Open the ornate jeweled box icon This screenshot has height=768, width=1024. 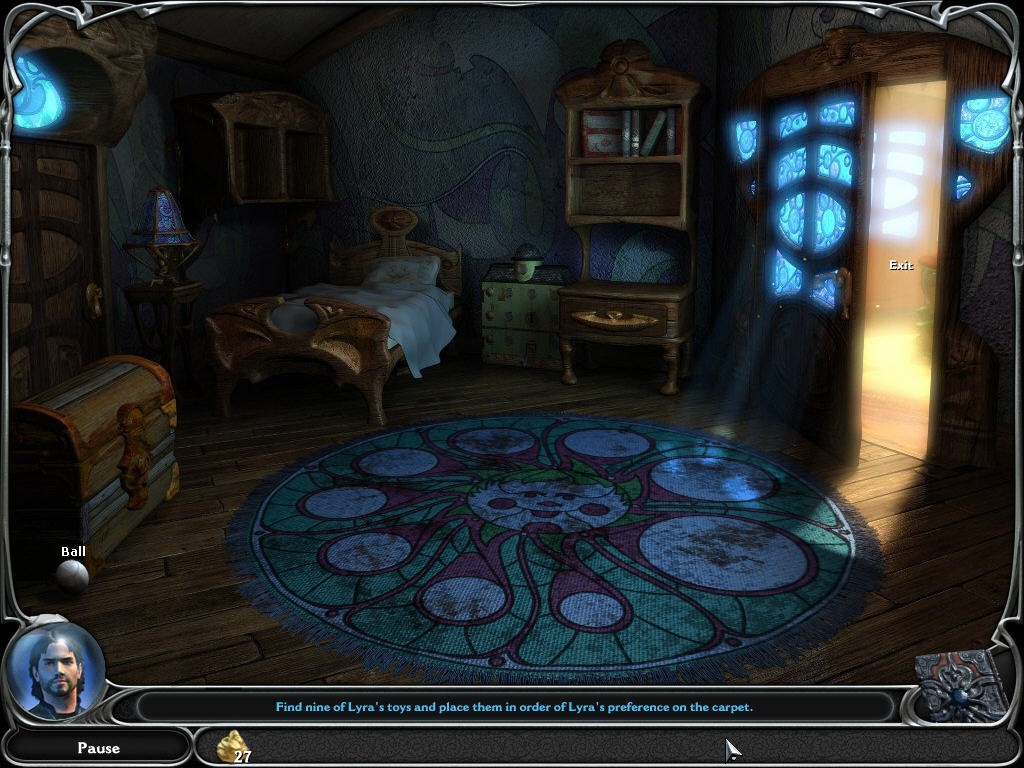962,686
